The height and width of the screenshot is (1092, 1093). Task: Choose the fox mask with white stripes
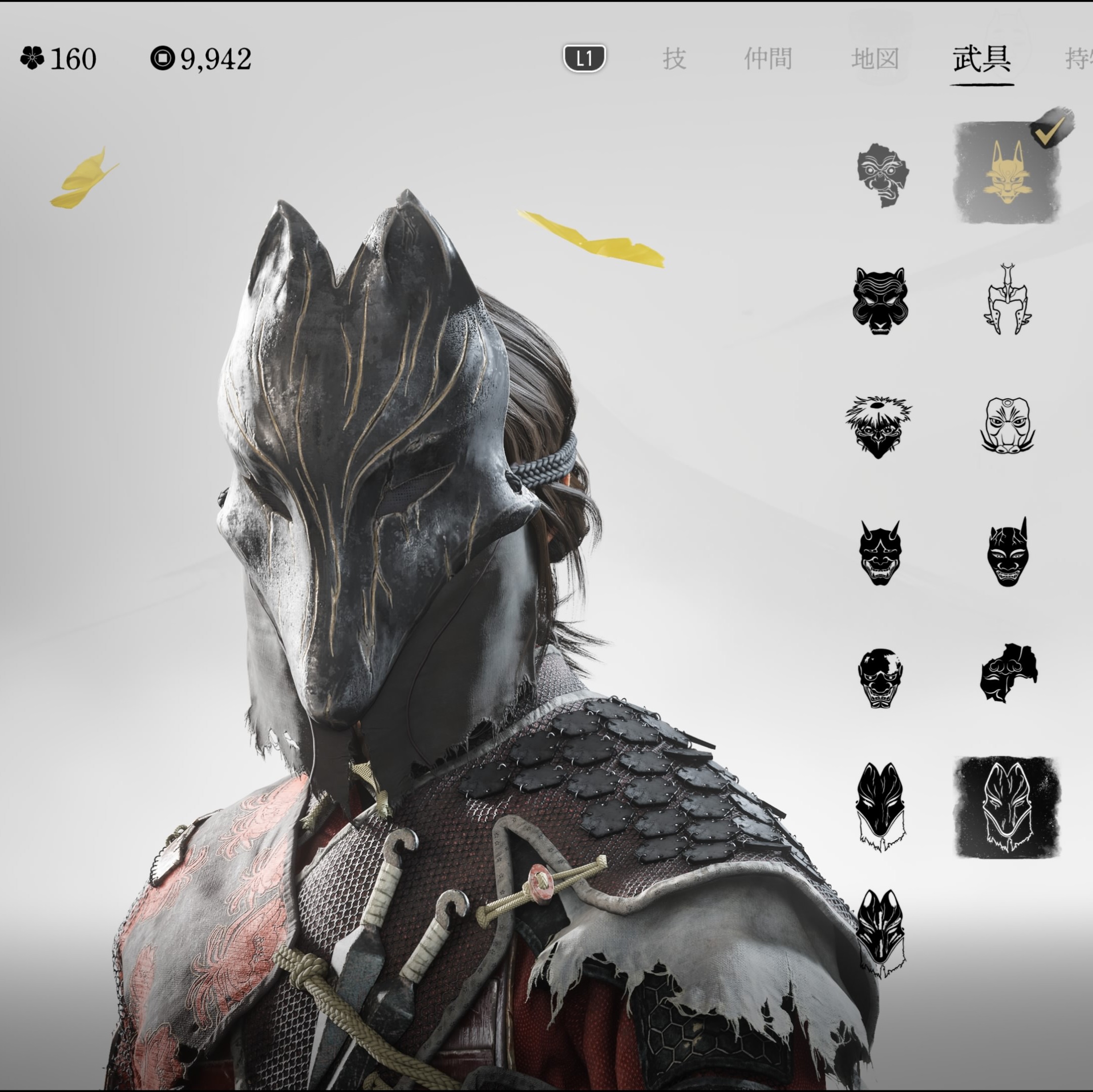880,933
